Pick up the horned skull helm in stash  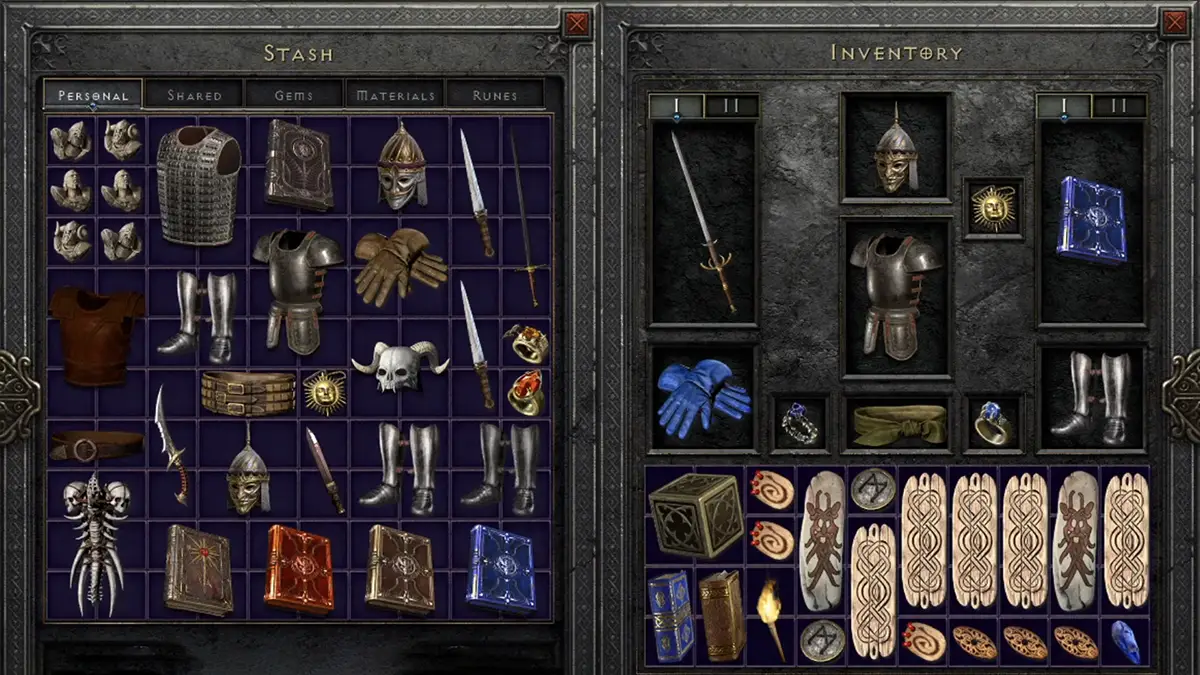(x=399, y=366)
